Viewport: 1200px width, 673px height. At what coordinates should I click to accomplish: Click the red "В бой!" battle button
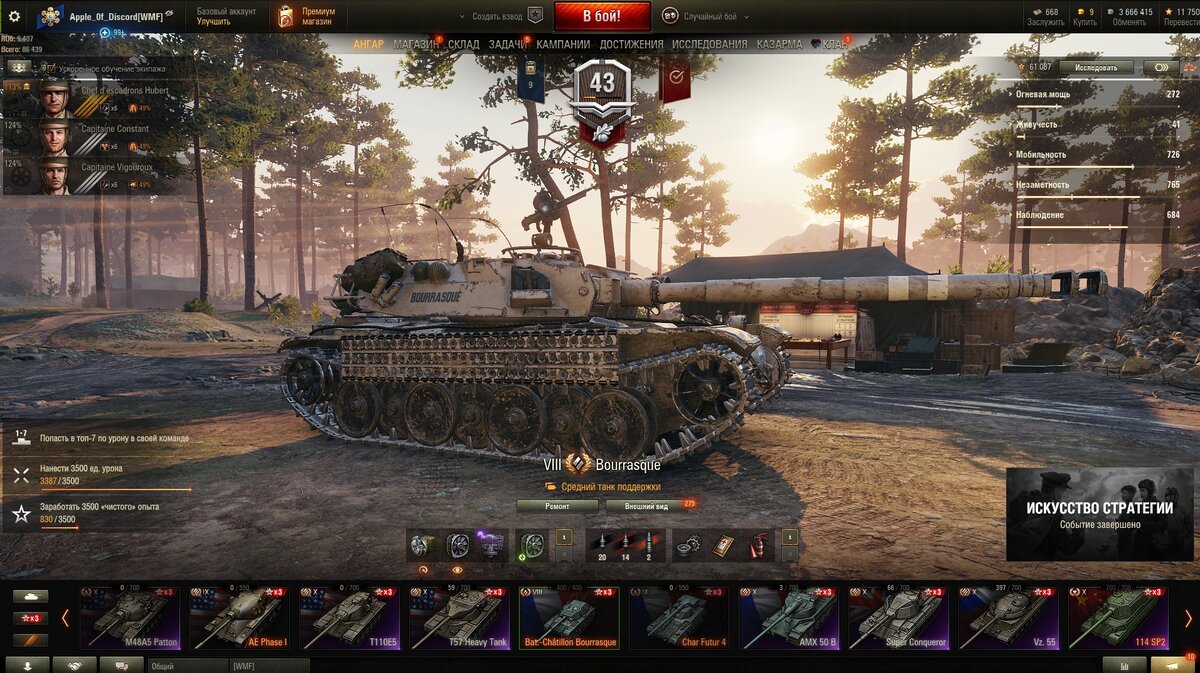[x=601, y=16]
